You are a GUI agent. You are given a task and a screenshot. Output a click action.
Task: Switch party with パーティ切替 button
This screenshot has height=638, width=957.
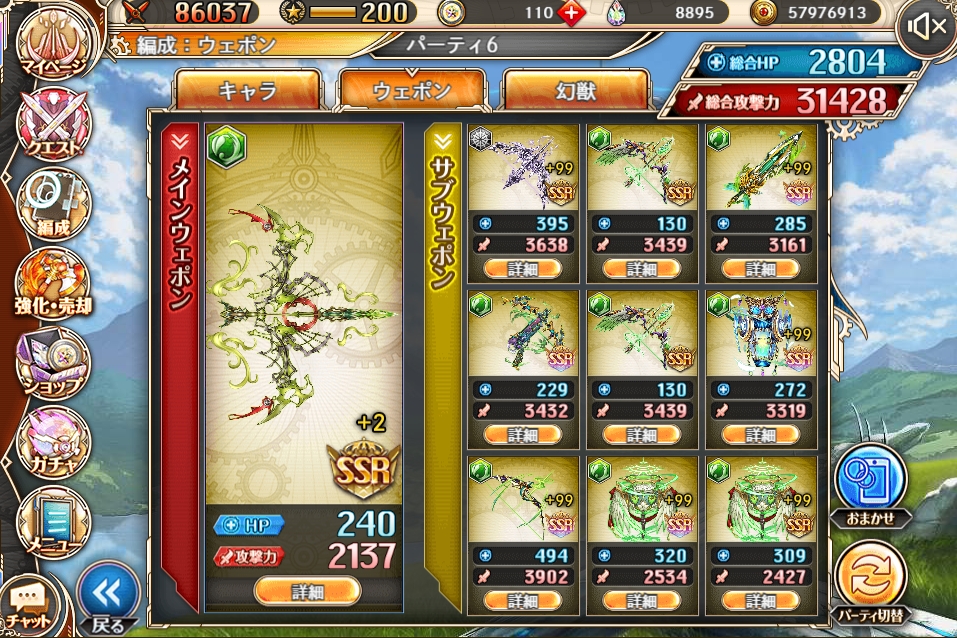point(870,580)
